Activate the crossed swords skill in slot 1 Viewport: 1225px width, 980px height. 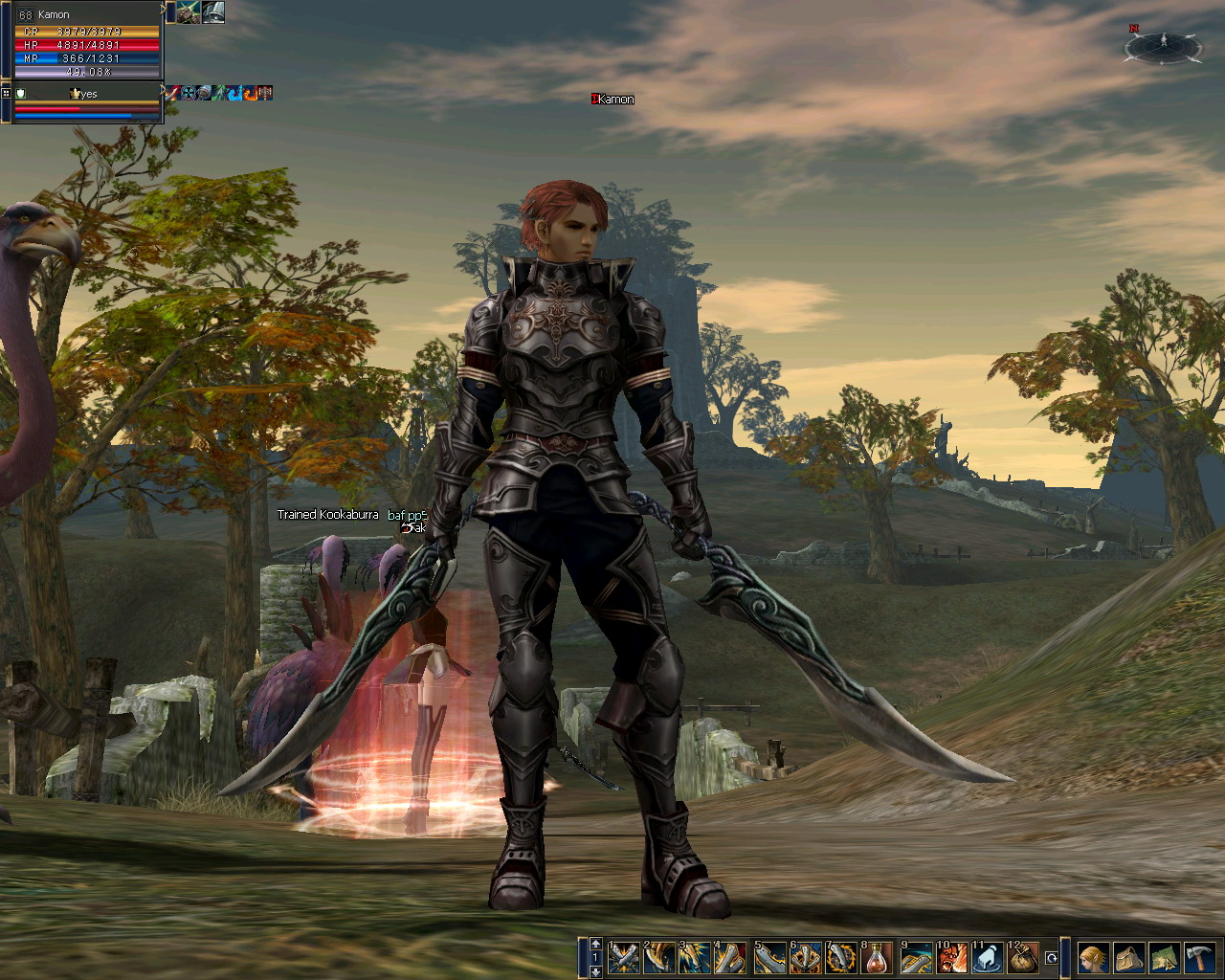624,957
